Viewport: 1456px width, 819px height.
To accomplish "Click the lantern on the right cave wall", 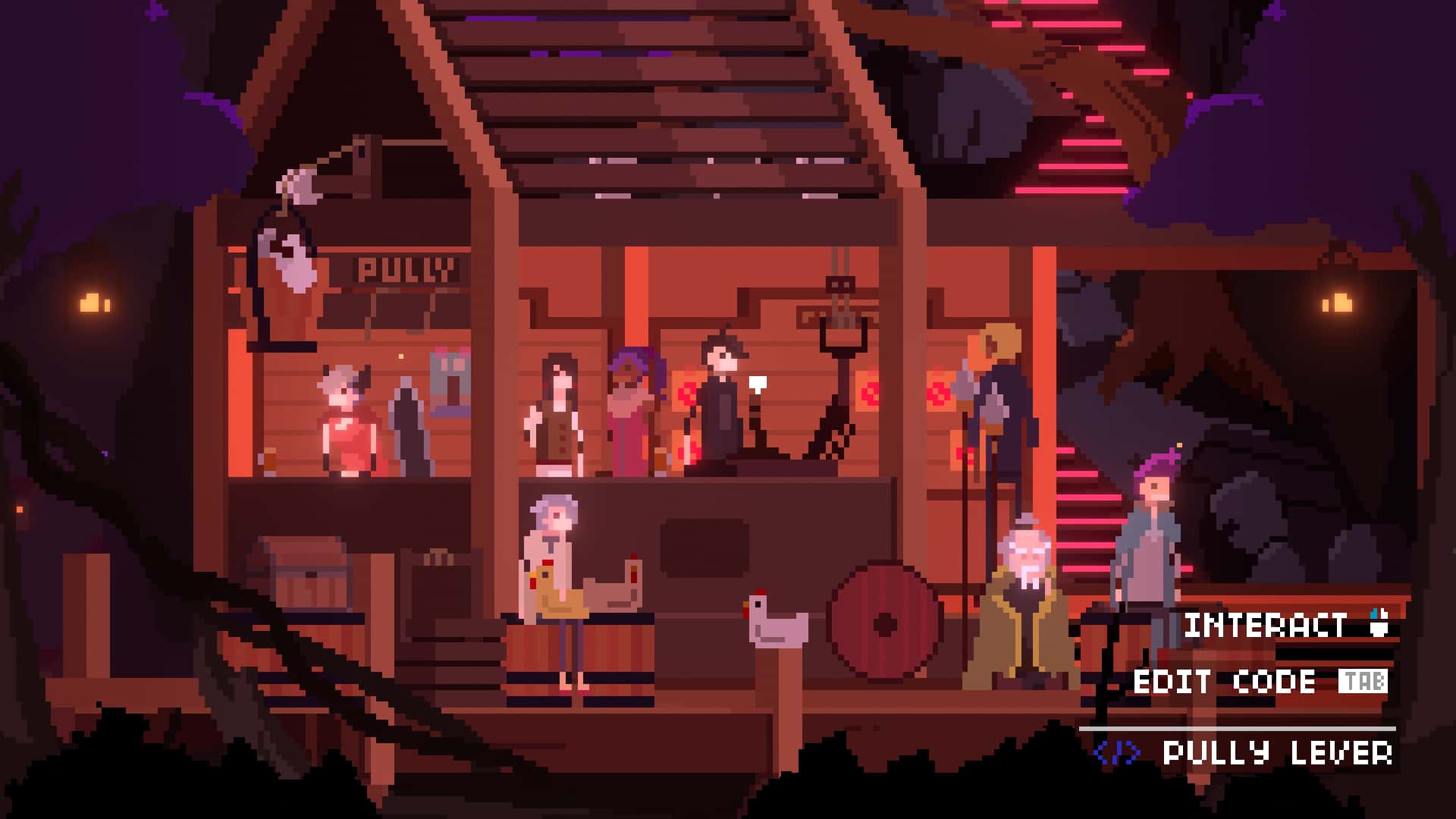I will (x=1338, y=300).
